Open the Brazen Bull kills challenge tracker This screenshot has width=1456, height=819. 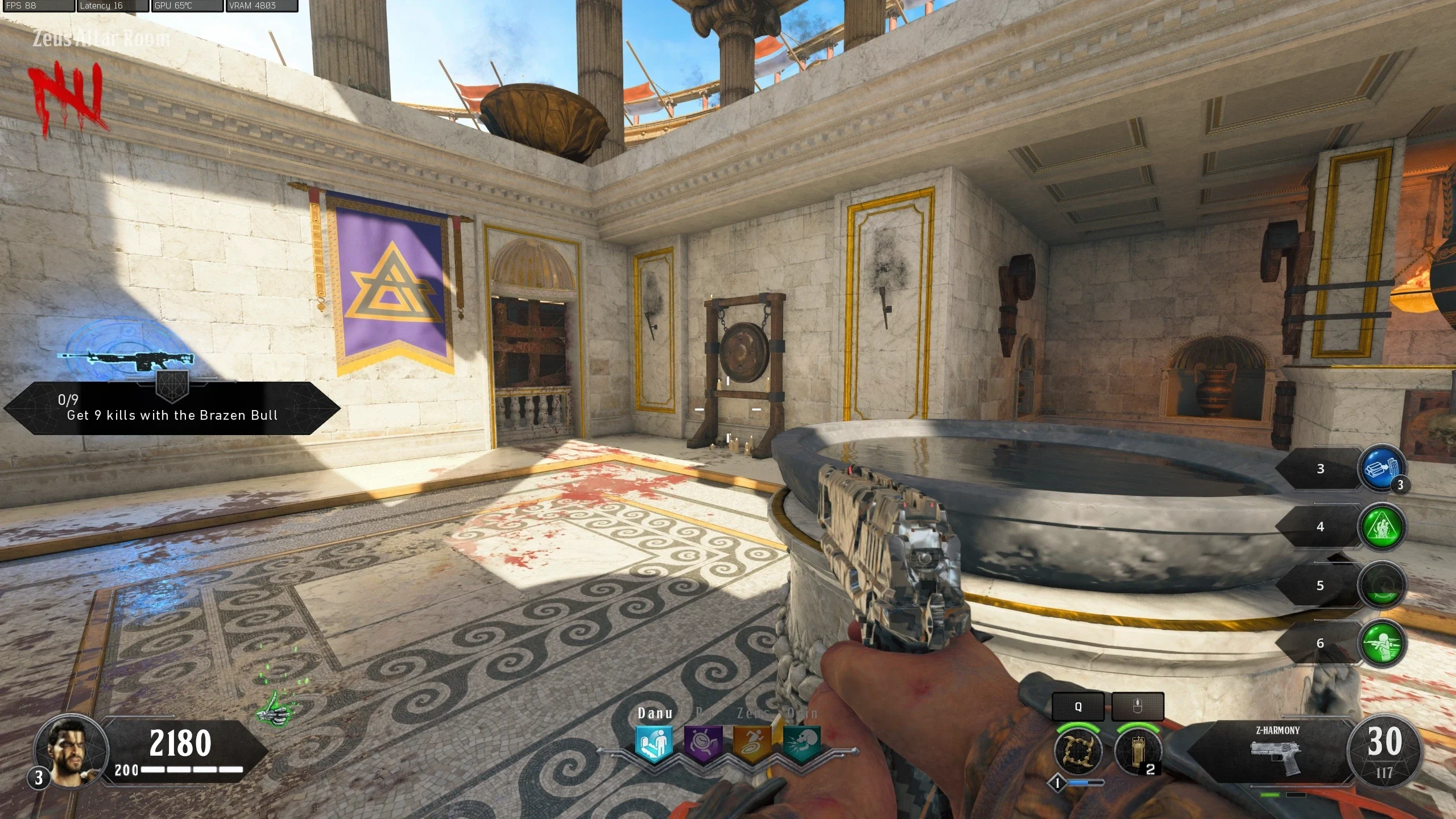(x=172, y=408)
